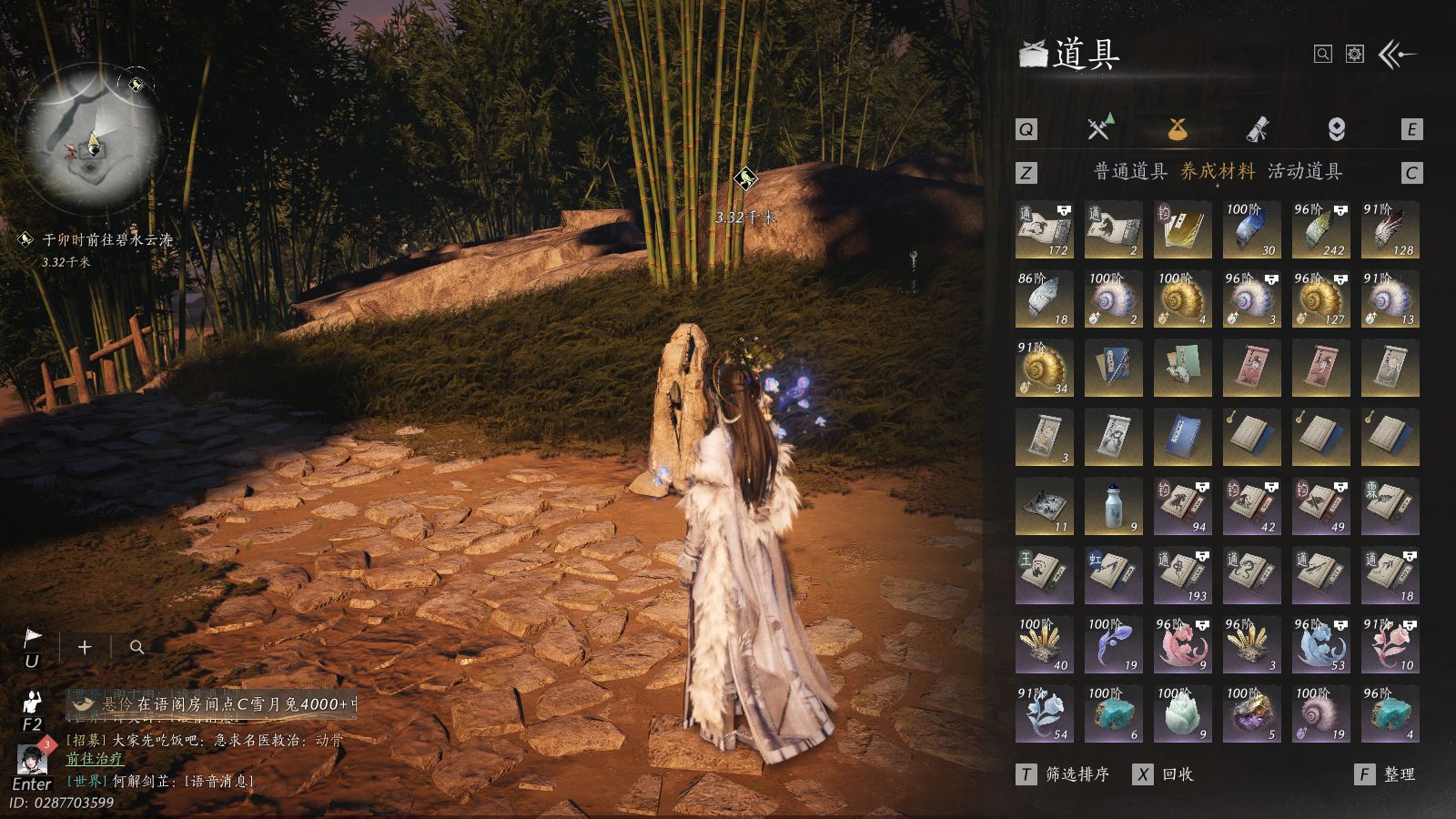Open the 活动道具 sub-tab
1456x819 pixels.
coord(1305,171)
